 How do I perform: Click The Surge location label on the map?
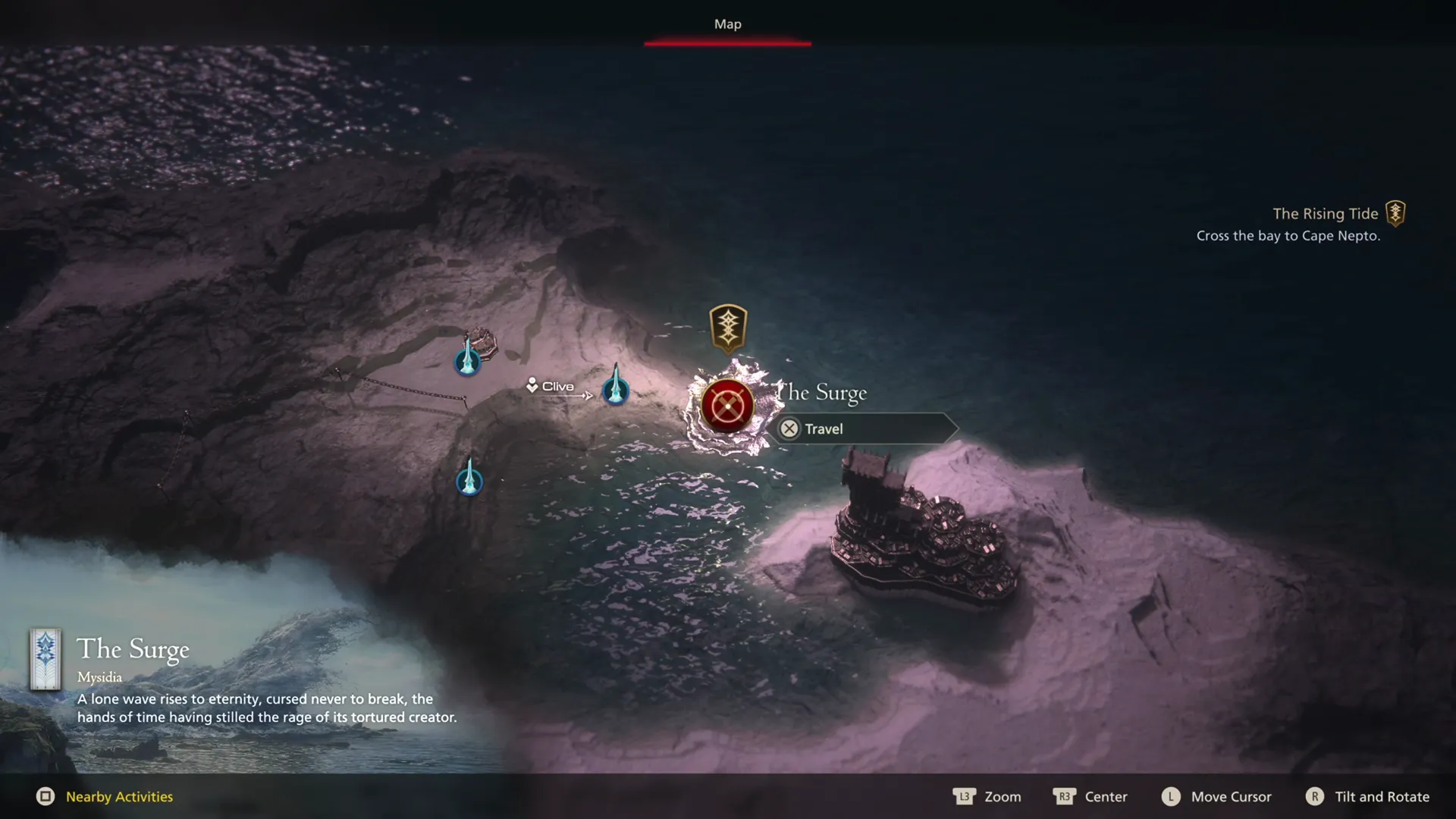[x=822, y=393]
